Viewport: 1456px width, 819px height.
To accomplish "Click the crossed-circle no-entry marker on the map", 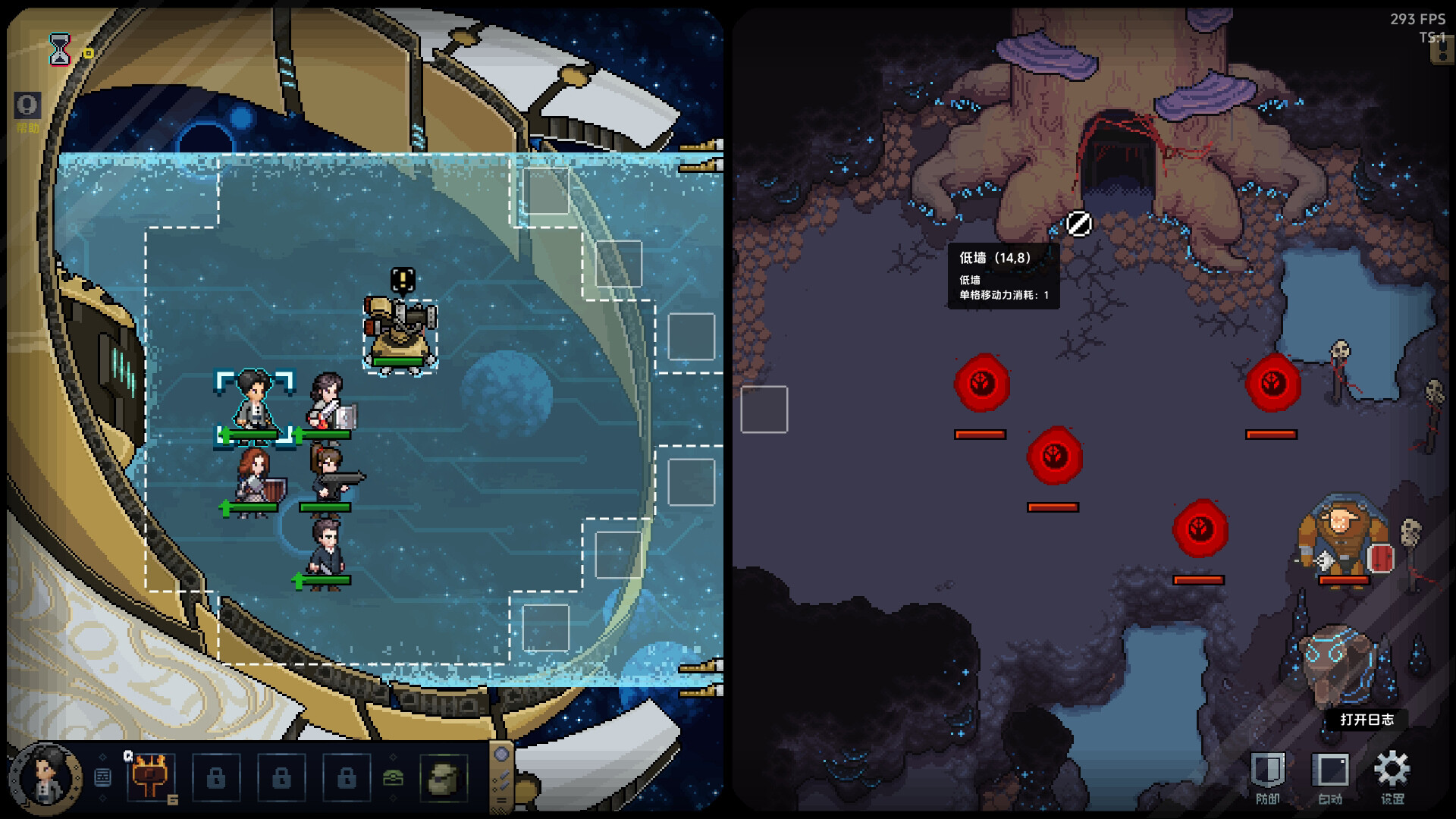I will click(1078, 224).
